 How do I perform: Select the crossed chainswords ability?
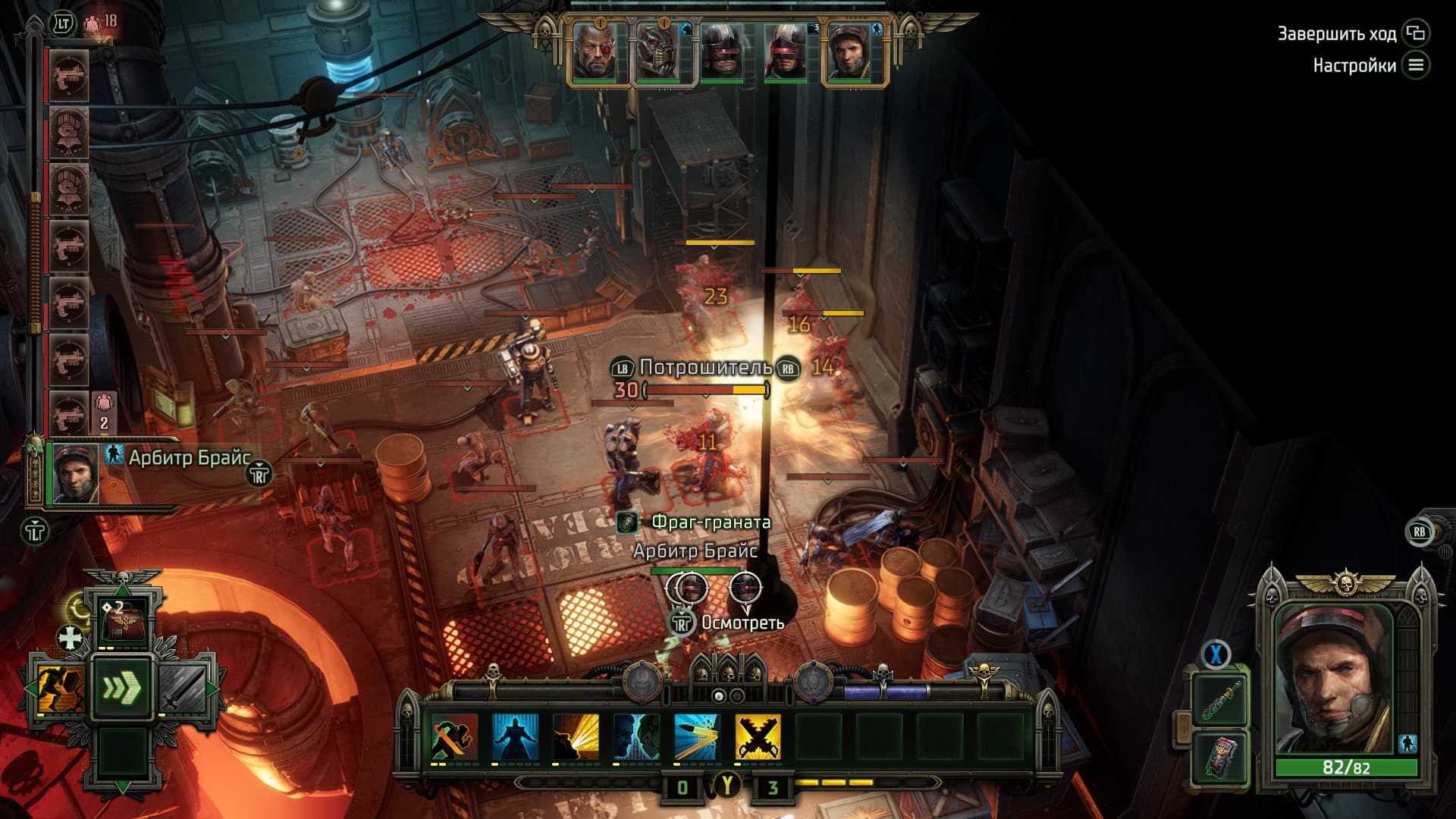tap(758, 736)
